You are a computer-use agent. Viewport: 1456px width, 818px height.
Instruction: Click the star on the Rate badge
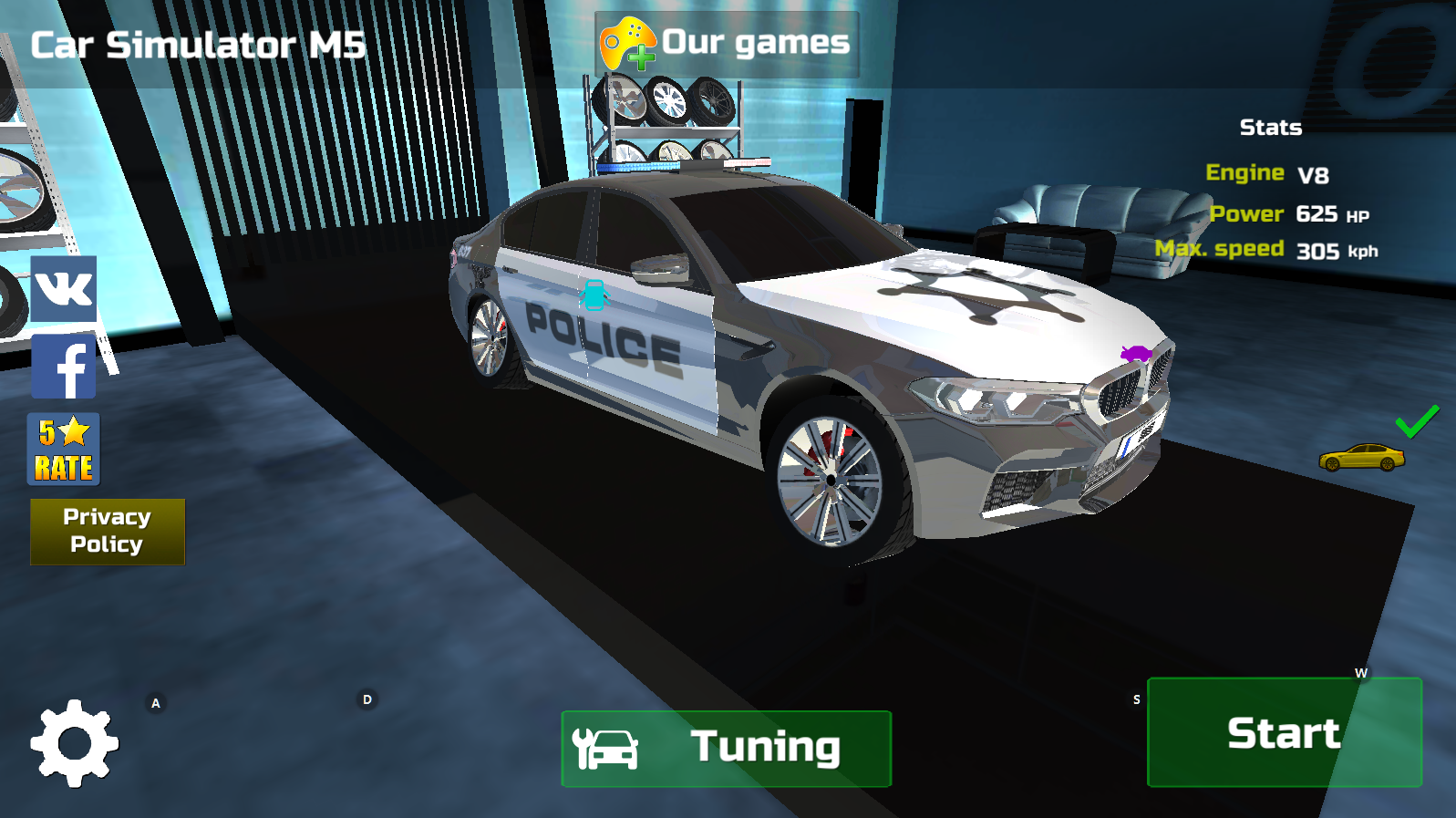click(75, 429)
